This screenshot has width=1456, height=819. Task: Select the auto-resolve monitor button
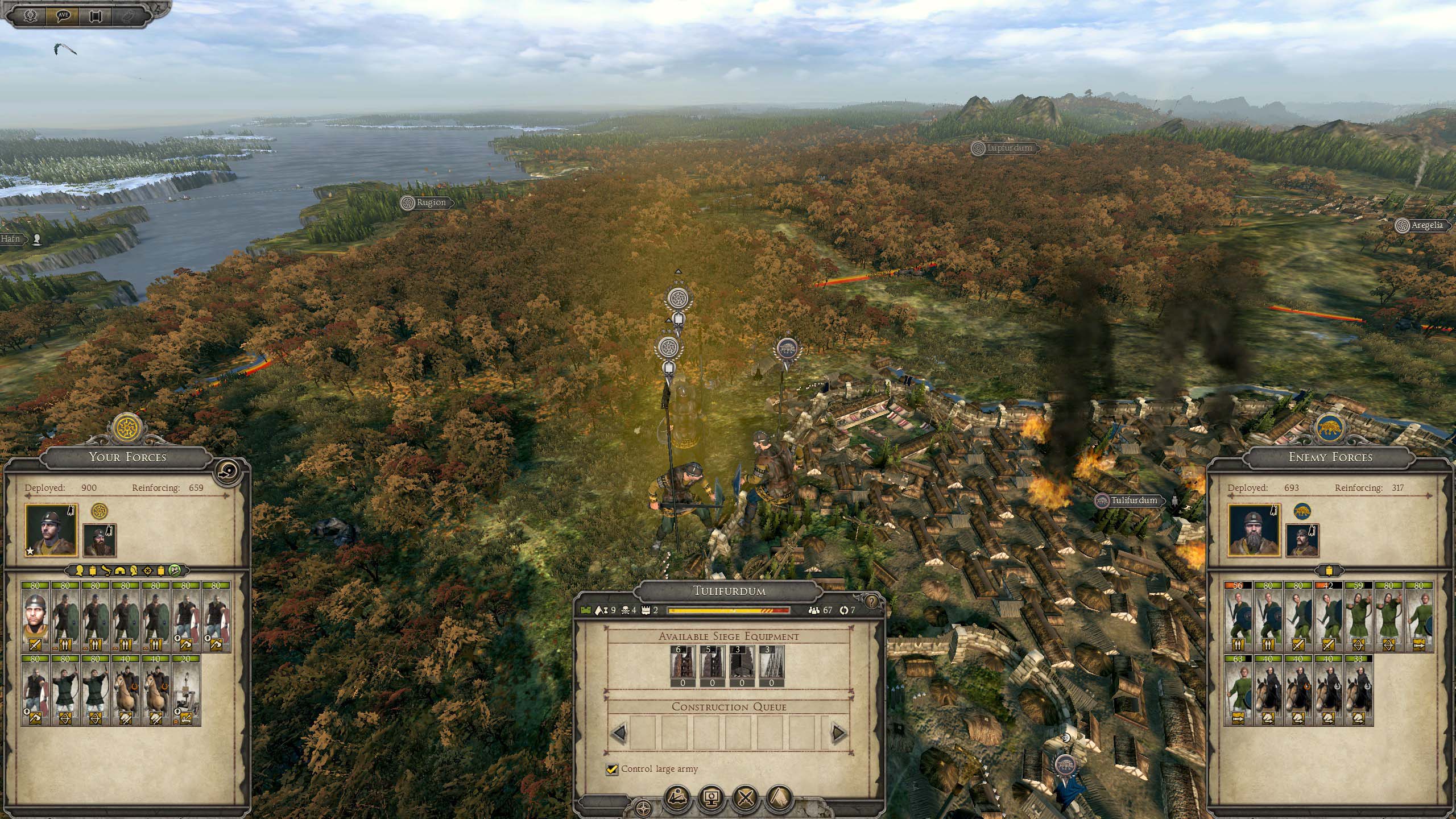(x=712, y=799)
